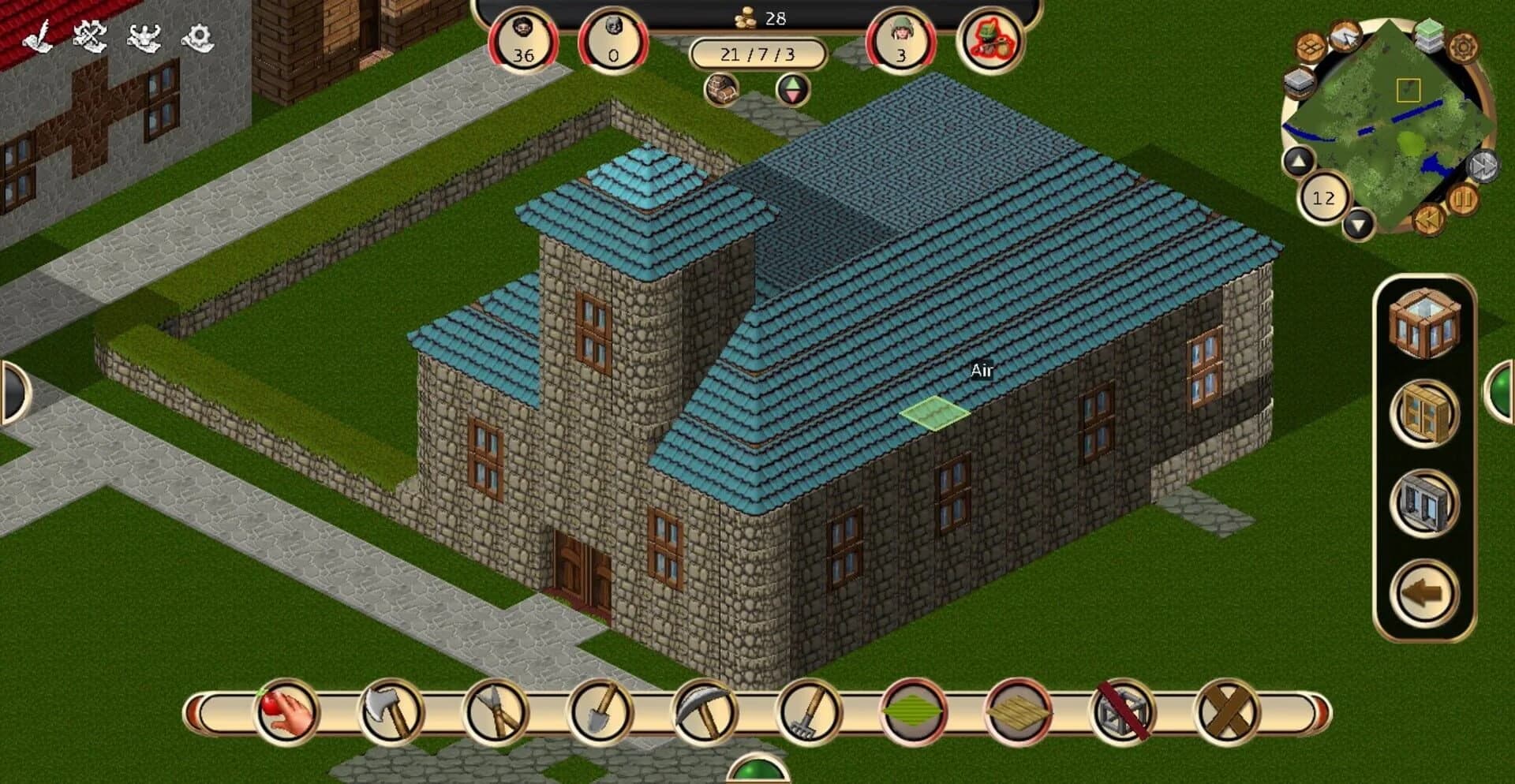Raise view level with minimap up arrow

tap(1299, 161)
